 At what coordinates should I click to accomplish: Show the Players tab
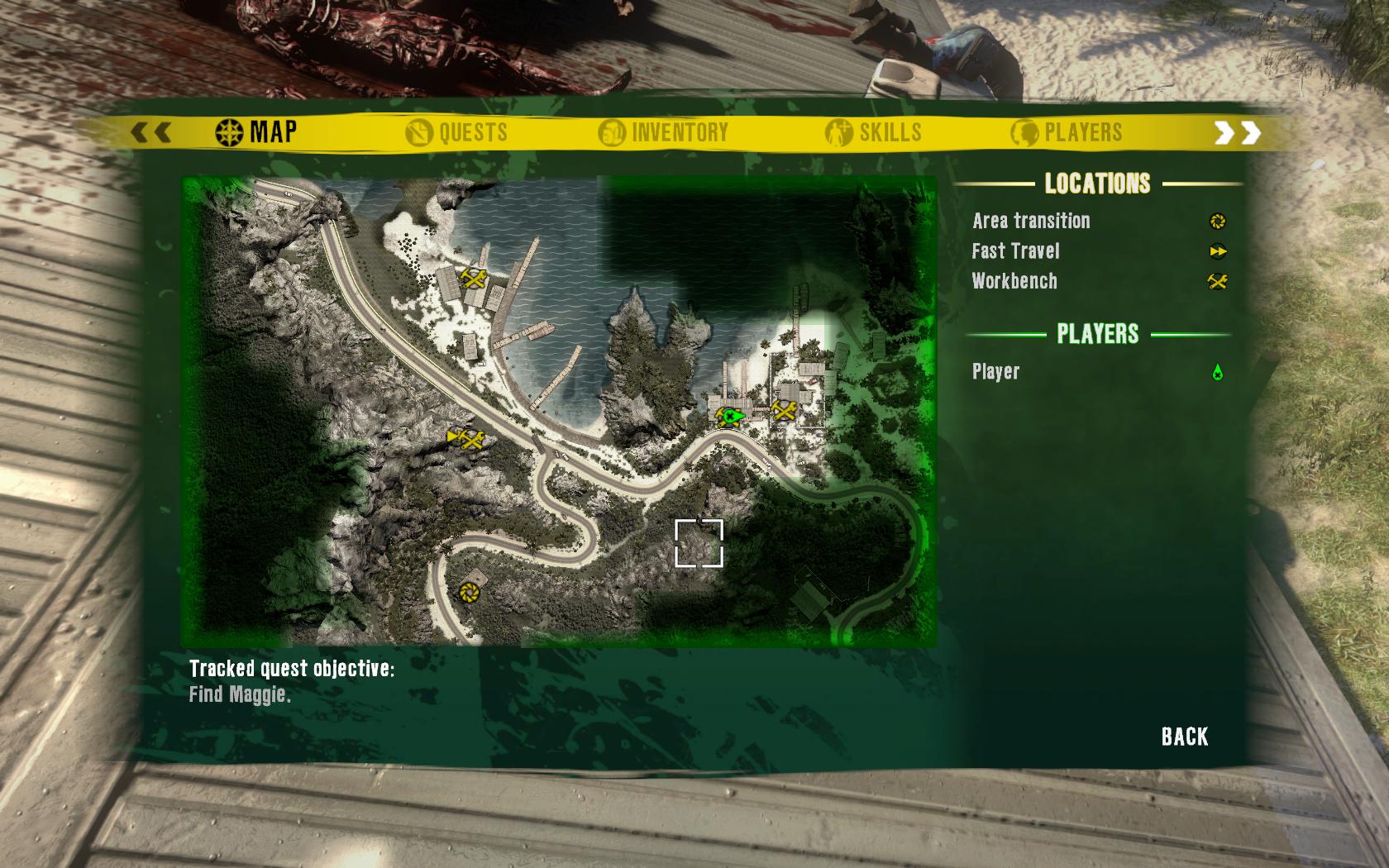(x=1067, y=132)
